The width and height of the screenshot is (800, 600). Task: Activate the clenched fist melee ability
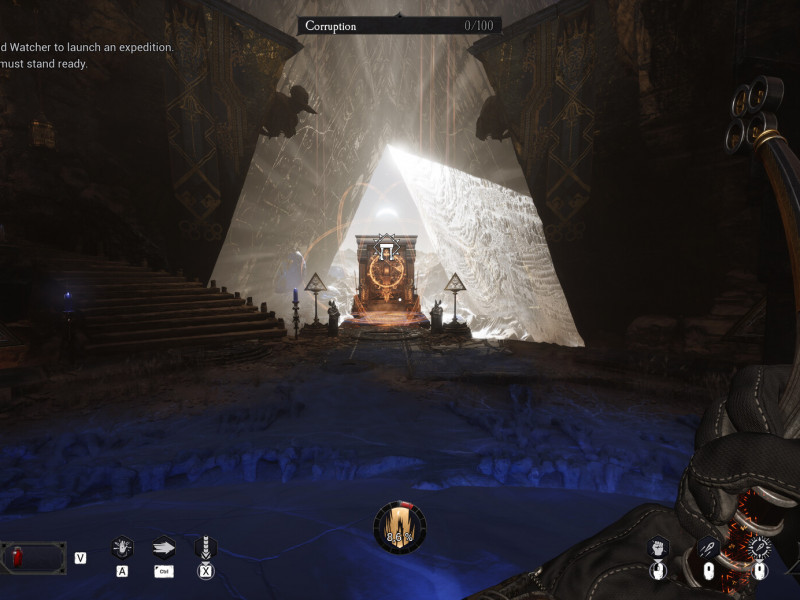pyautogui.click(x=657, y=547)
